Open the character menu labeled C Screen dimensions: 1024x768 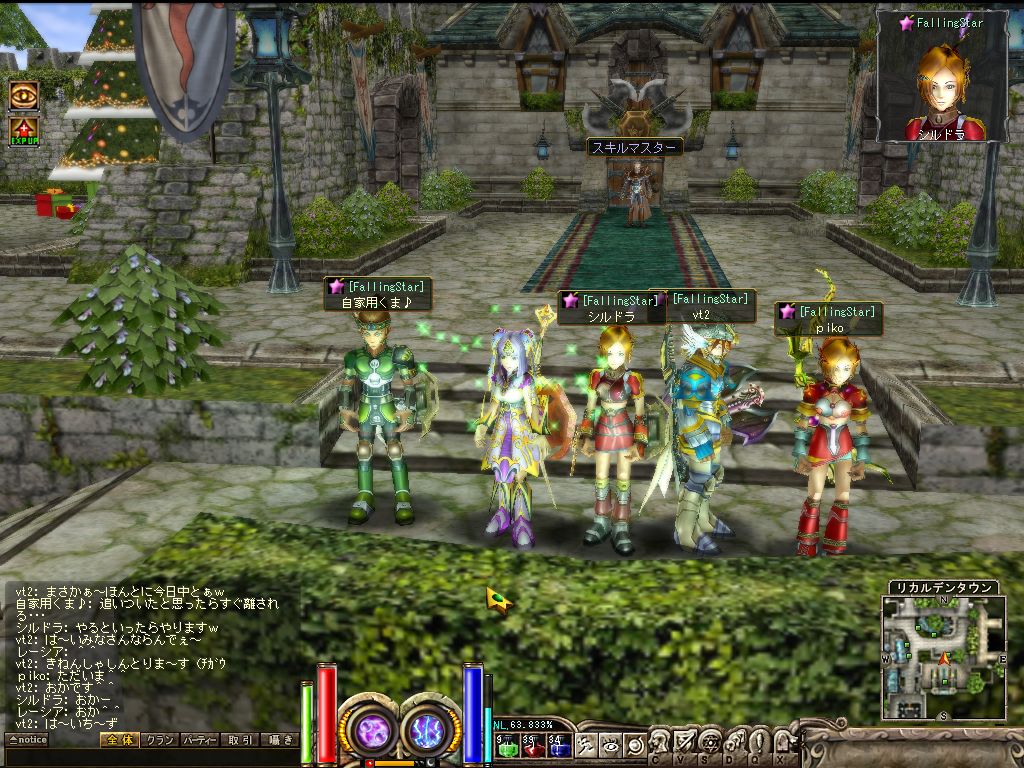[660, 743]
